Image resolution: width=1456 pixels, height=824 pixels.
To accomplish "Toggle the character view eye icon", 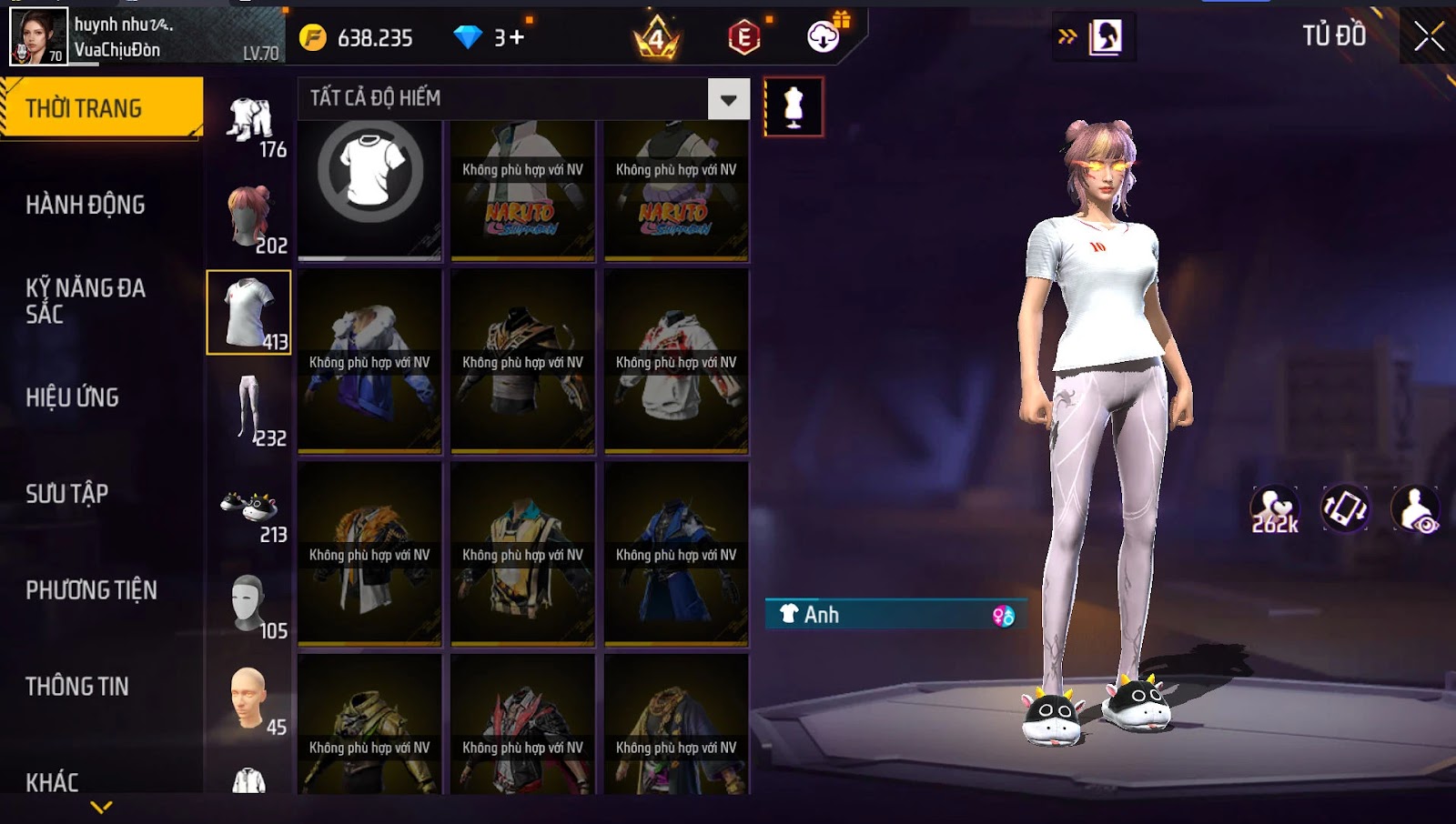I will pos(1415,510).
